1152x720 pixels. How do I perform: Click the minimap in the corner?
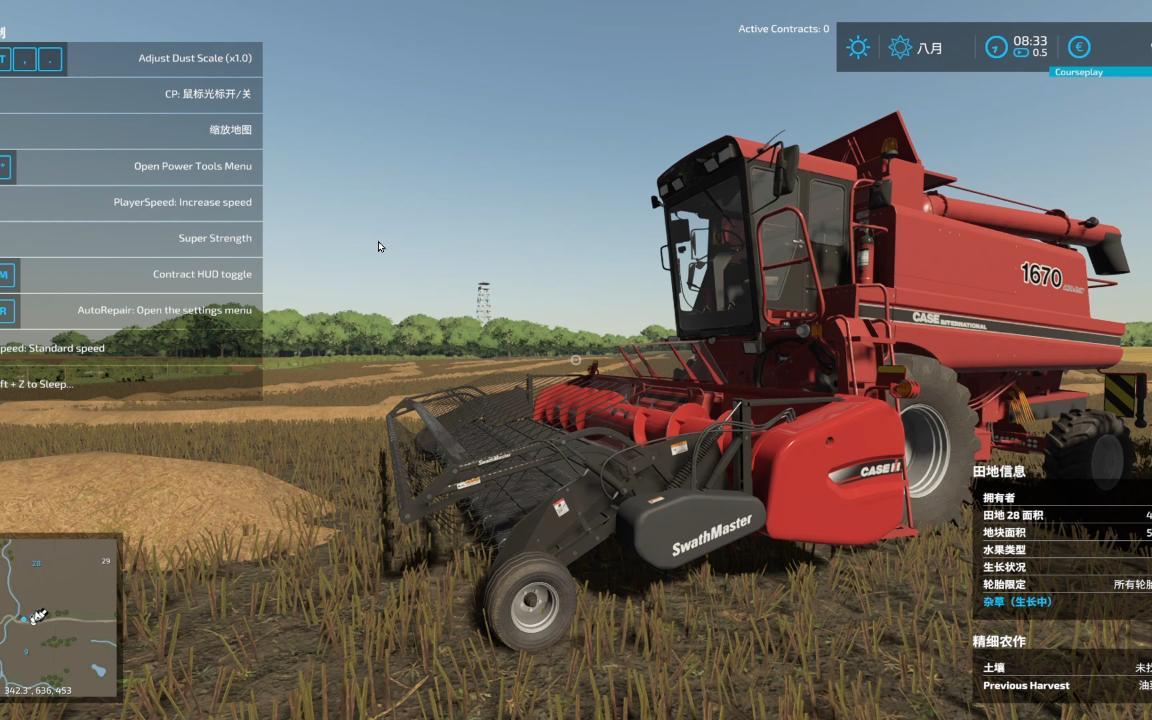pyautogui.click(x=59, y=616)
